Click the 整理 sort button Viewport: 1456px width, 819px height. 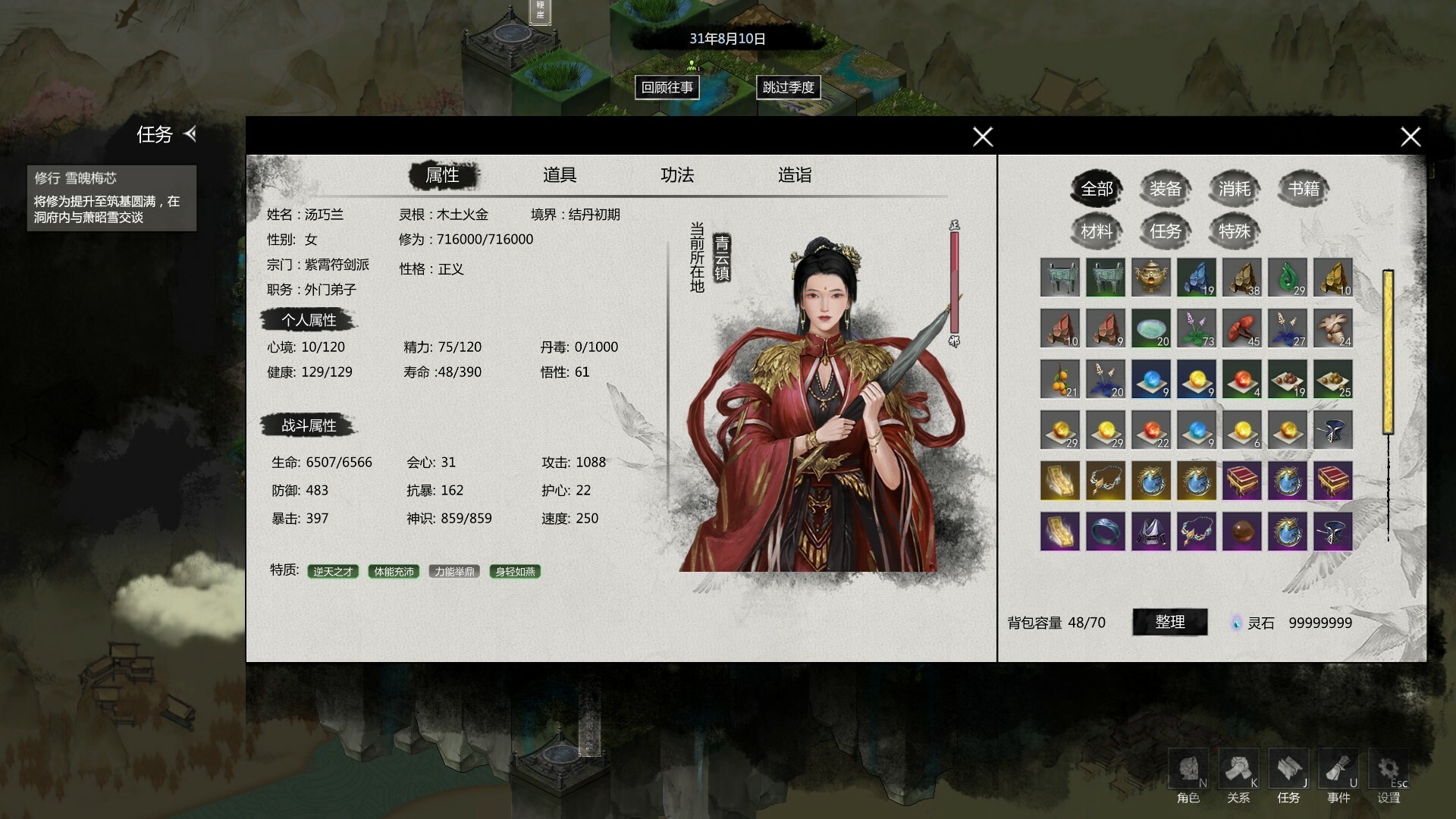pyautogui.click(x=1169, y=622)
